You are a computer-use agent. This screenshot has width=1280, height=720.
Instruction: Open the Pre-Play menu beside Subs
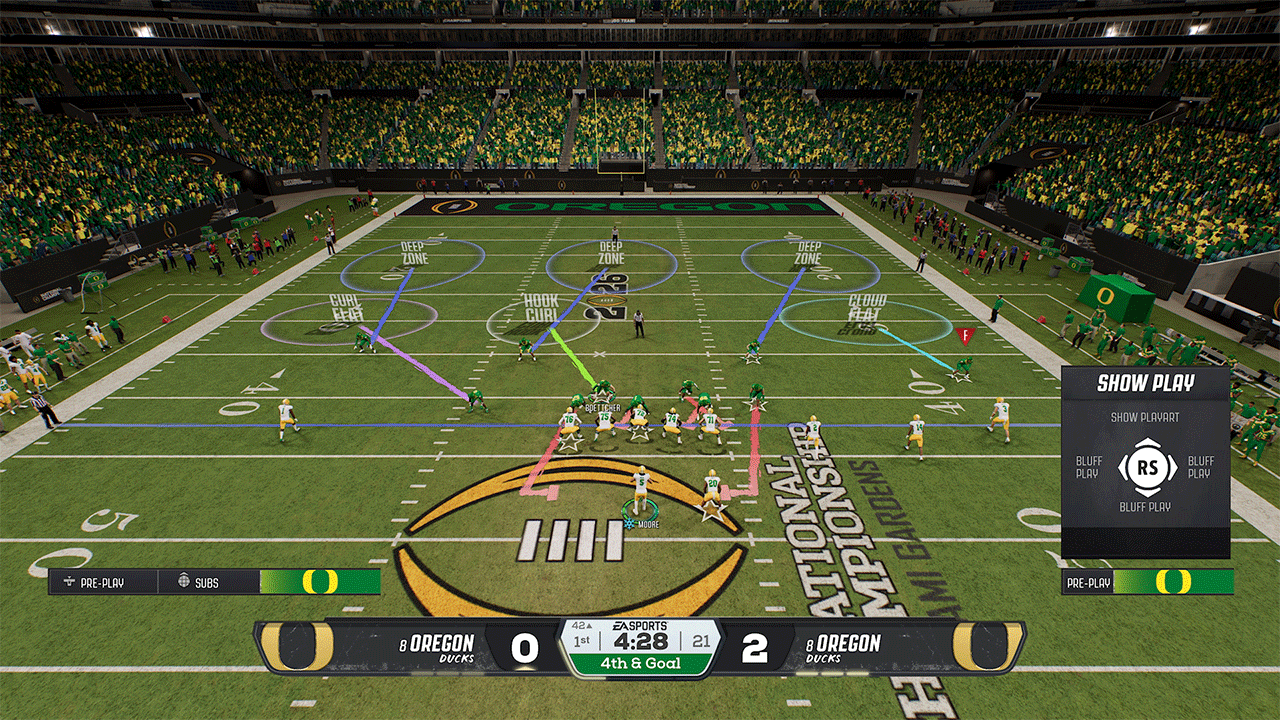(x=102, y=582)
